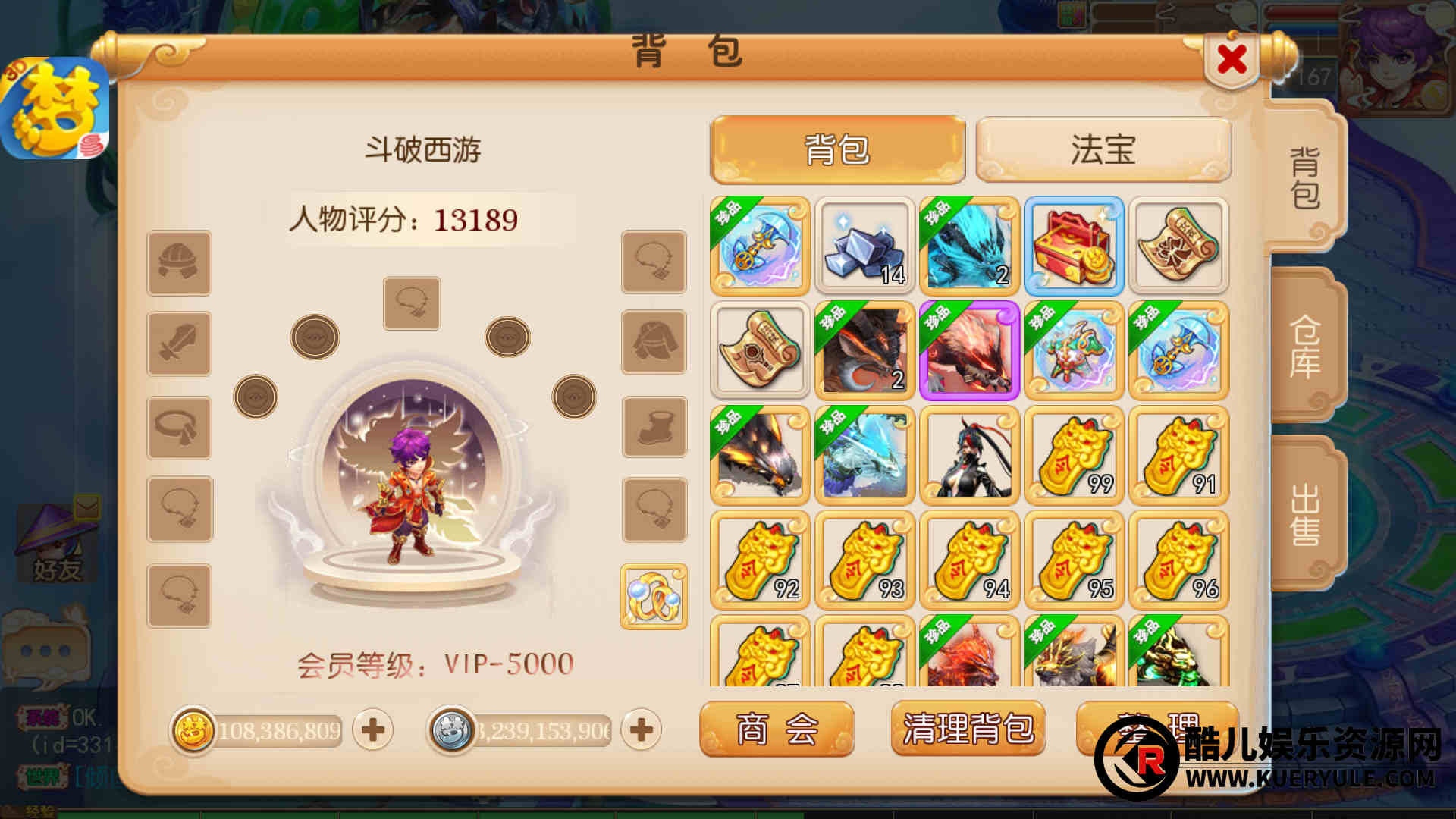Viewport: 1456px width, 819px height.
Task: Open the 仓库 side tab
Action: coord(1305,347)
